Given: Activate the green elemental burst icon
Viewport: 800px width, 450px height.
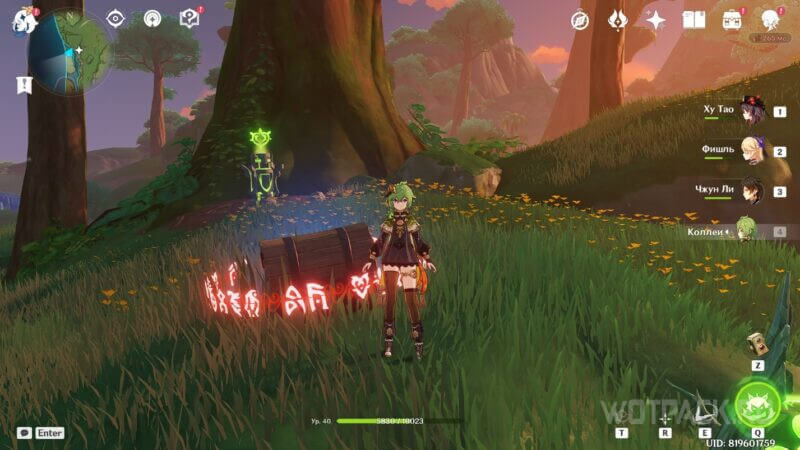Looking at the screenshot, I should pyautogui.click(x=757, y=404).
